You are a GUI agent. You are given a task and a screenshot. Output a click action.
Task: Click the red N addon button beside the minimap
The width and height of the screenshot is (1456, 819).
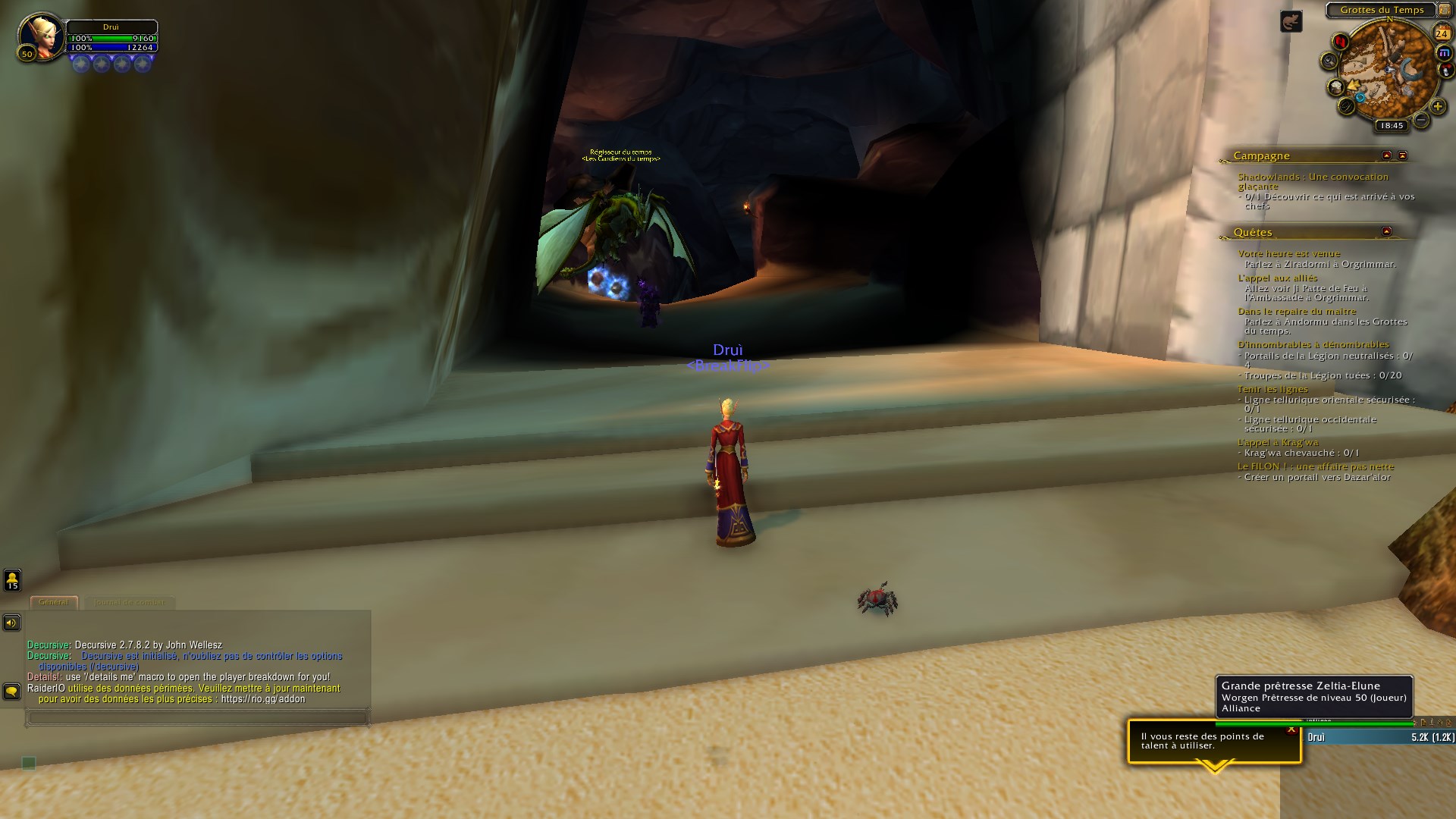(x=1339, y=42)
